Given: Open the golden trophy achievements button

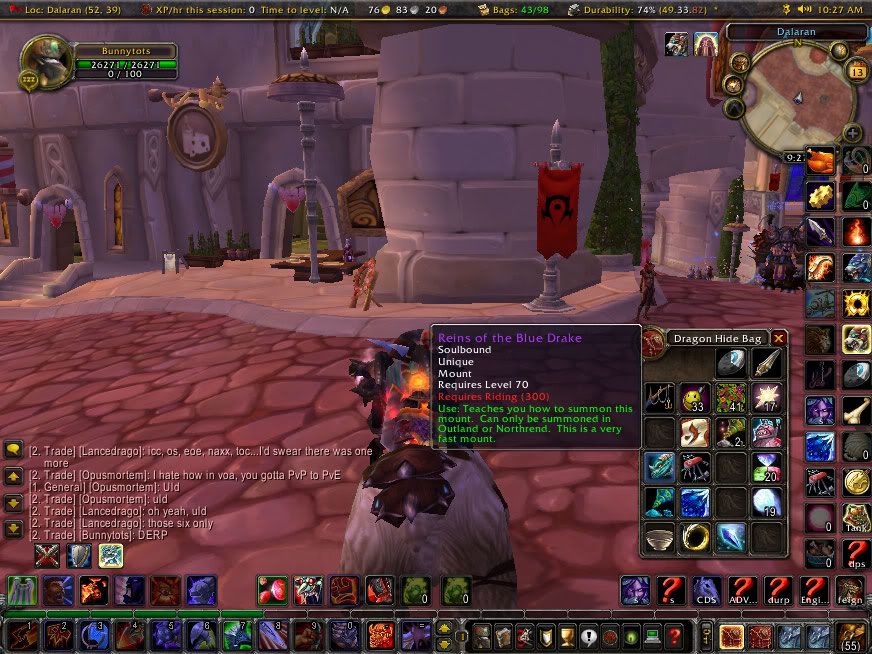Looking at the screenshot, I should pyautogui.click(x=568, y=635).
